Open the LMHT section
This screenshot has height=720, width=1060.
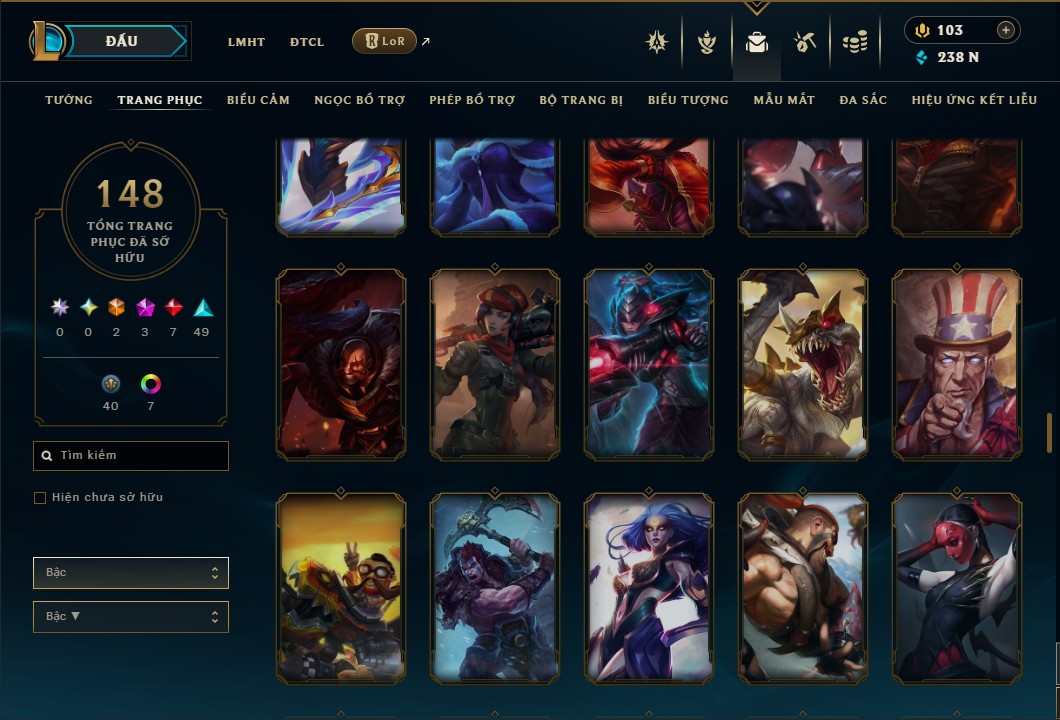[x=246, y=42]
